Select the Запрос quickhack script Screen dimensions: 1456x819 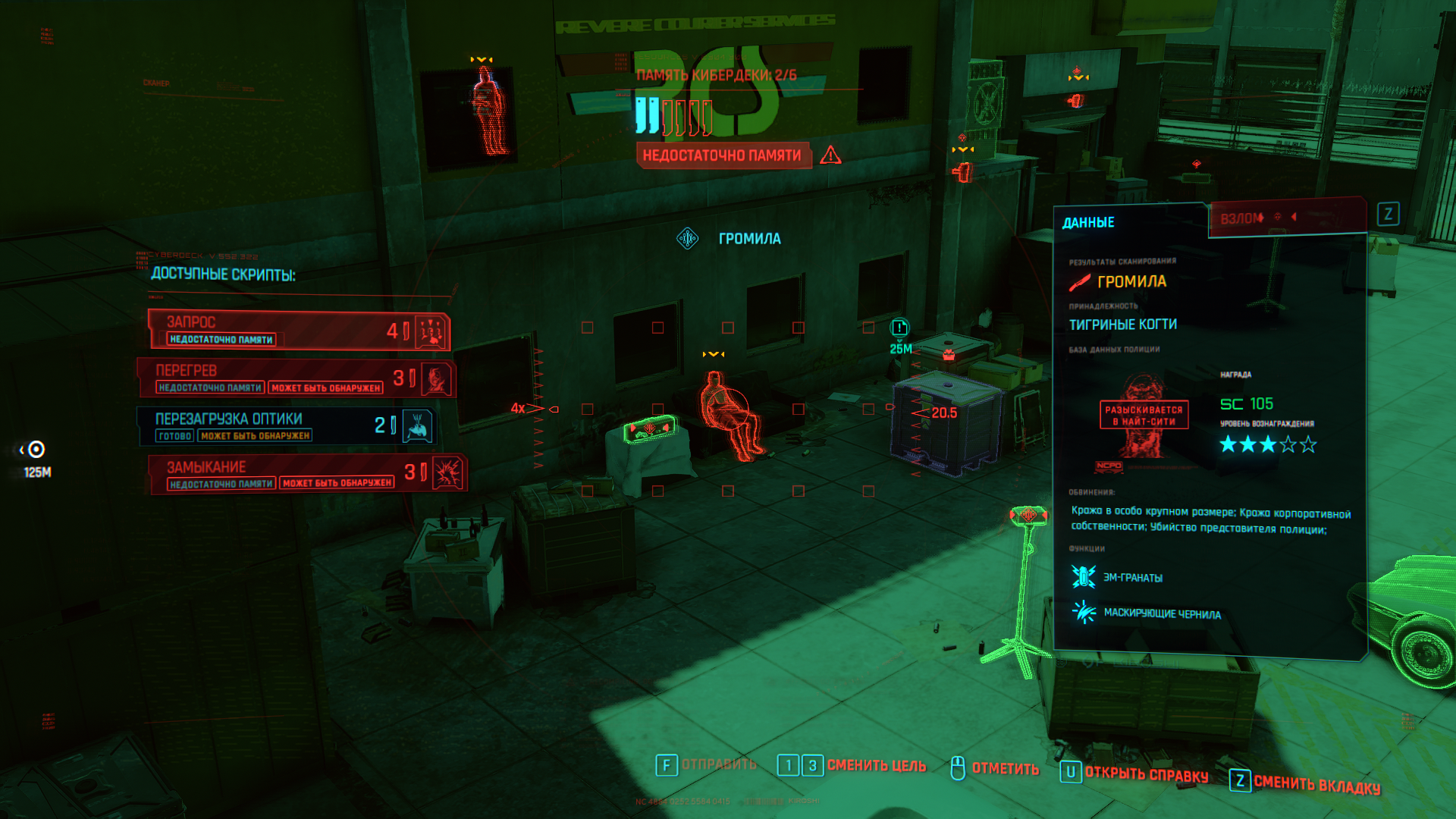click(299, 330)
